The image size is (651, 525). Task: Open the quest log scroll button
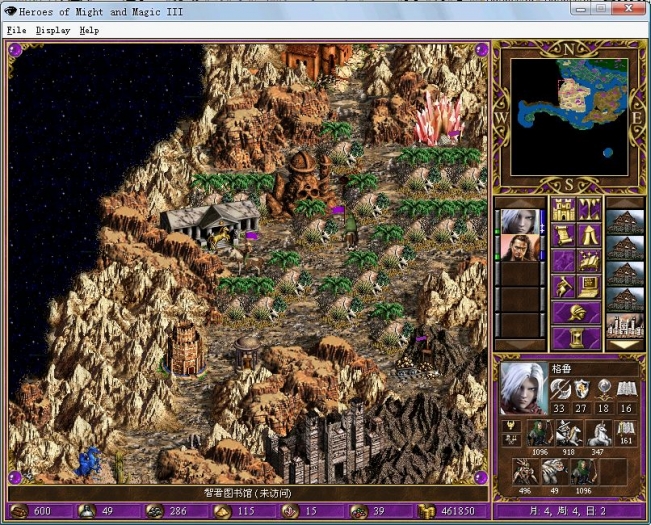click(562, 236)
